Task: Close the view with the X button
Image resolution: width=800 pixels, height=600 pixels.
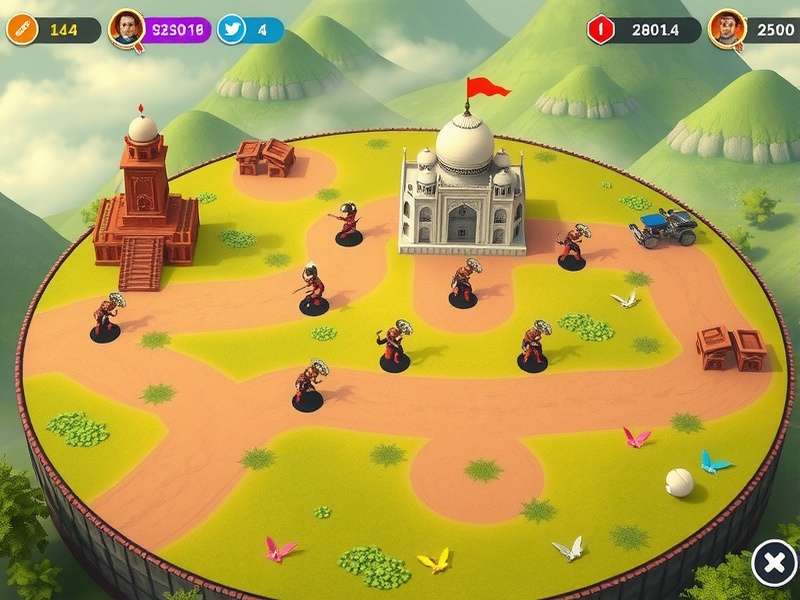Action: [x=773, y=564]
